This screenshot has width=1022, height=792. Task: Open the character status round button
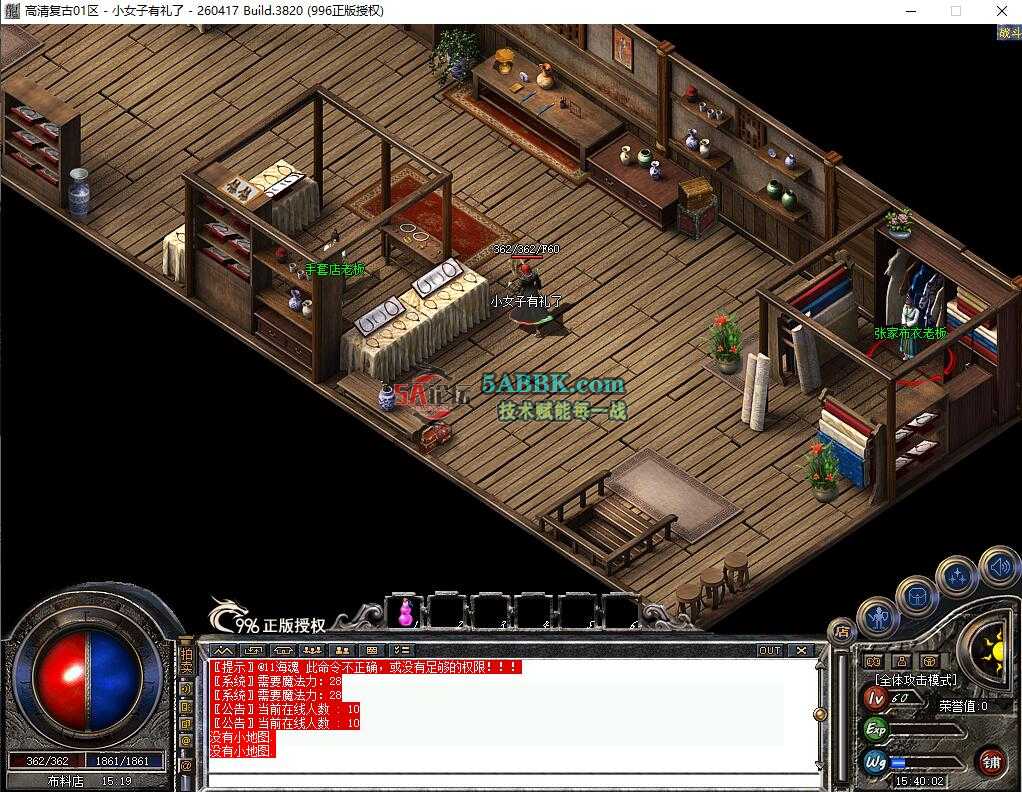[879, 617]
